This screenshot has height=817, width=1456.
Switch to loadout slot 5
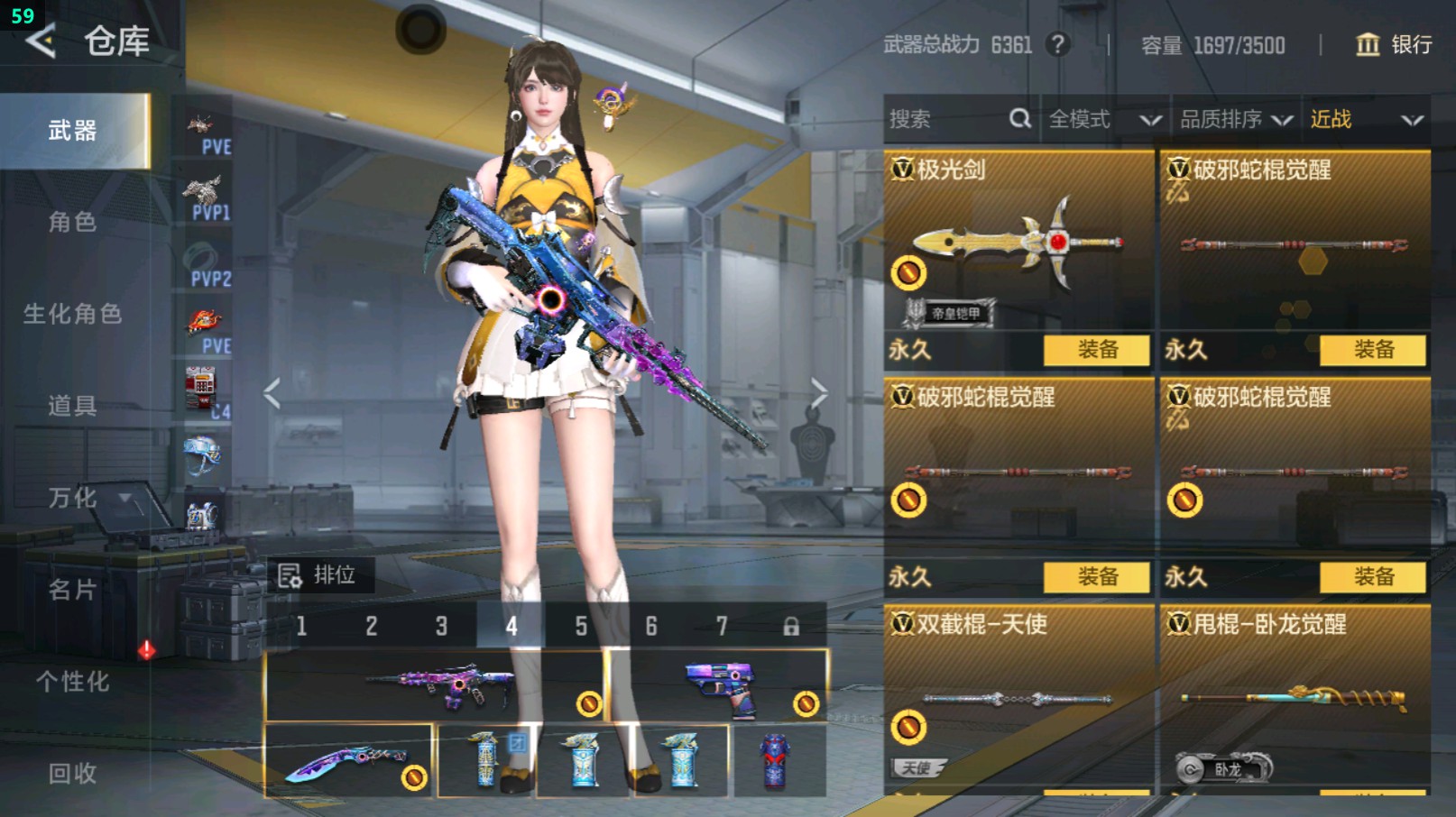click(582, 624)
